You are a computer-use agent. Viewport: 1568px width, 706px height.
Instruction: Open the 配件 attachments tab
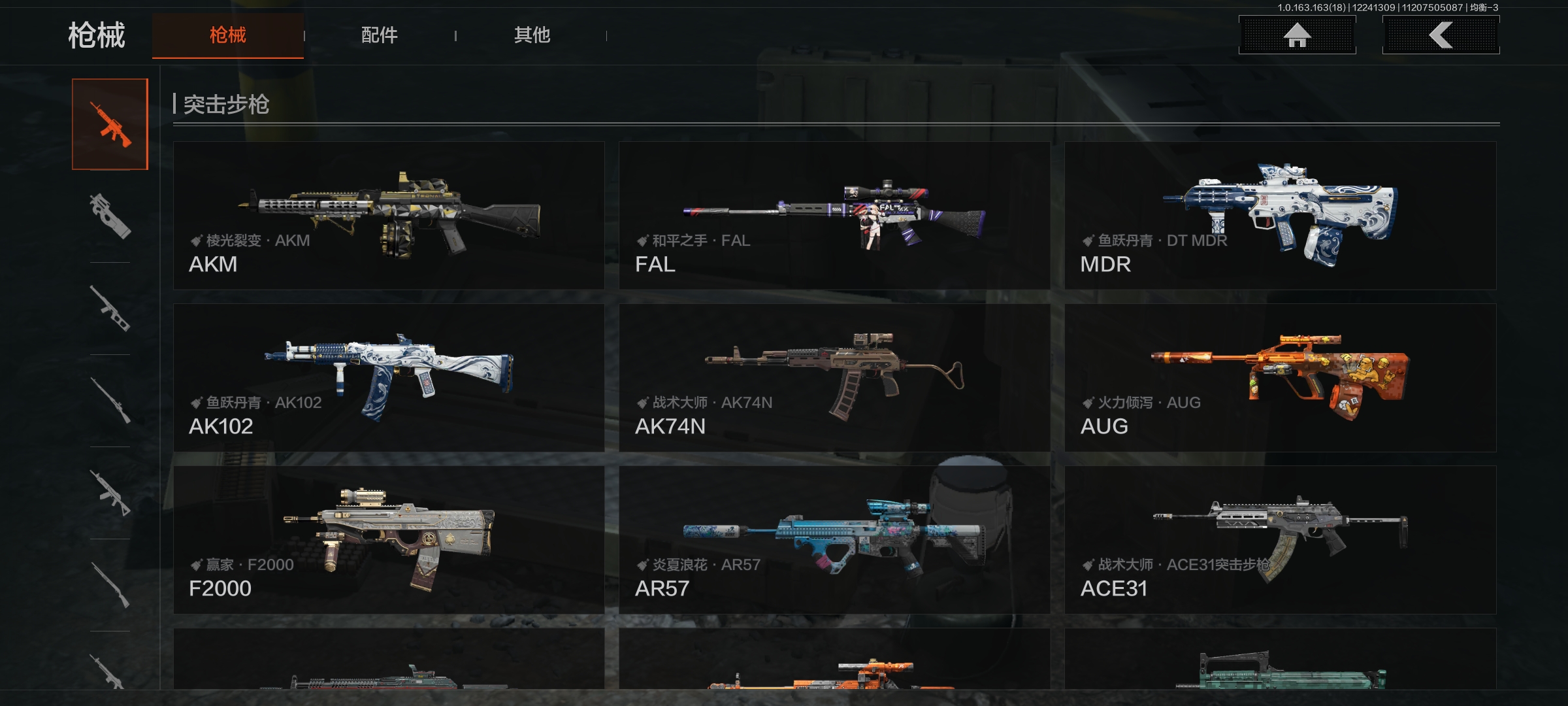(380, 35)
